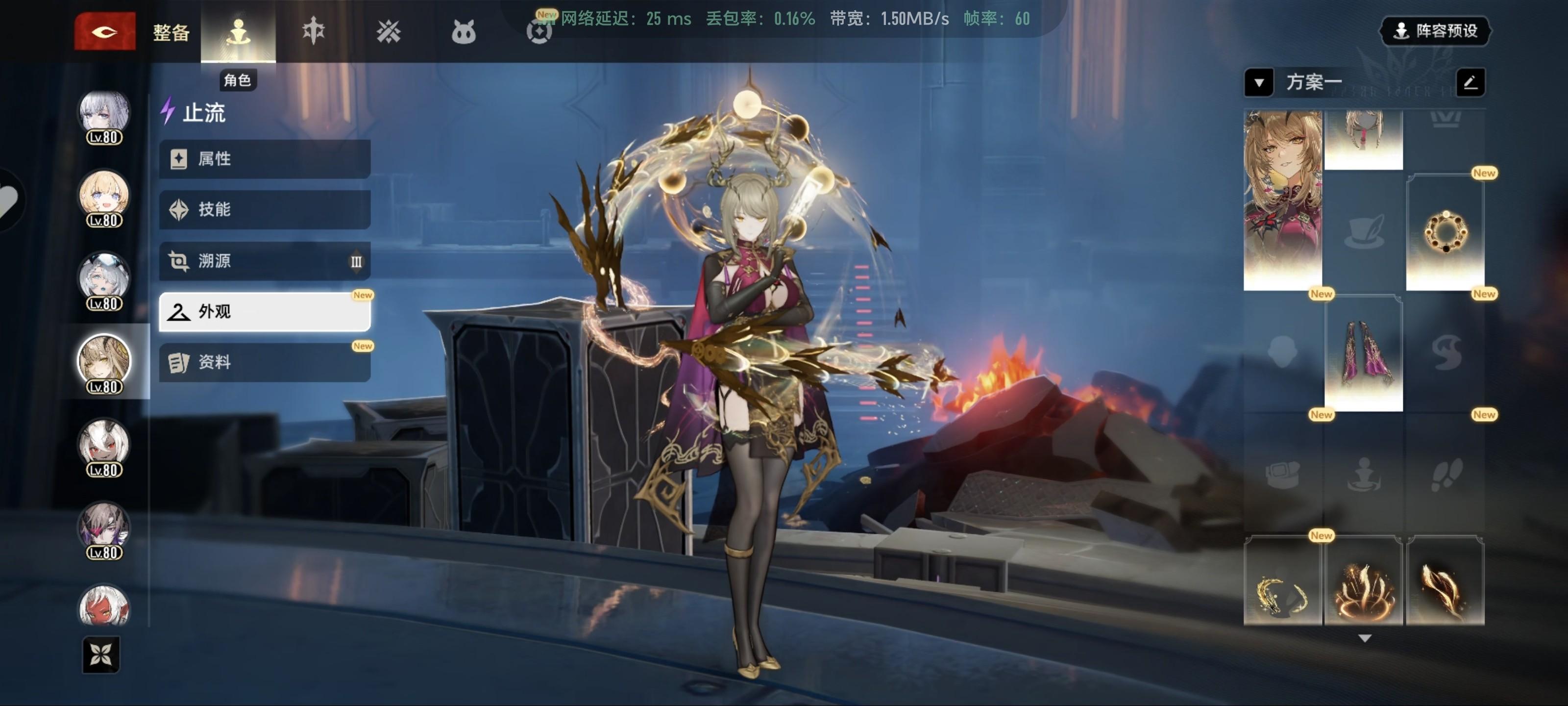Open the 属性 attributes menu
The image size is (1568, 706).
coord(265,159)
